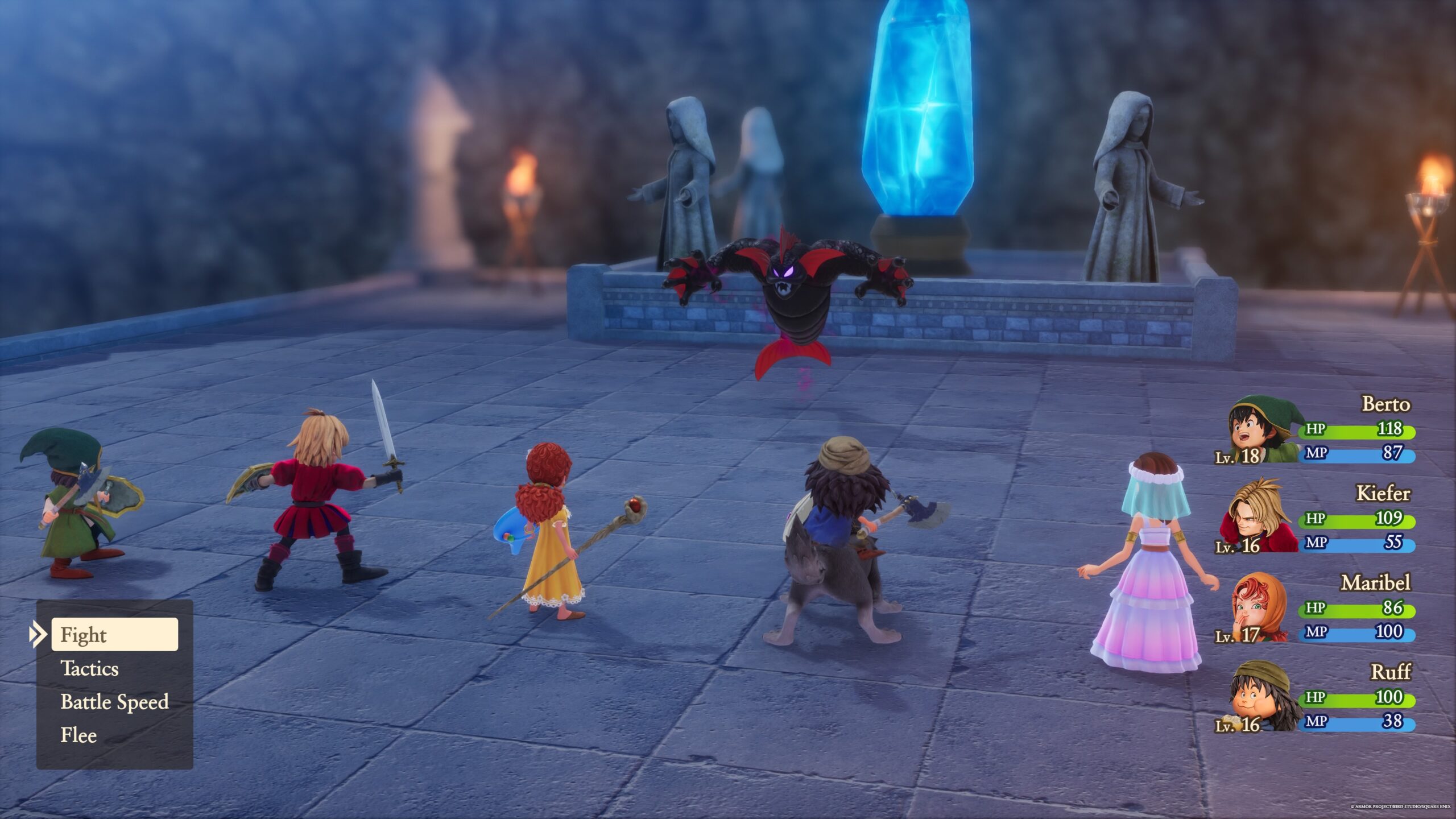Select the Fight command
Image resolution: width=1456 pixels, height=819 pixels.
tap(114, 634)
